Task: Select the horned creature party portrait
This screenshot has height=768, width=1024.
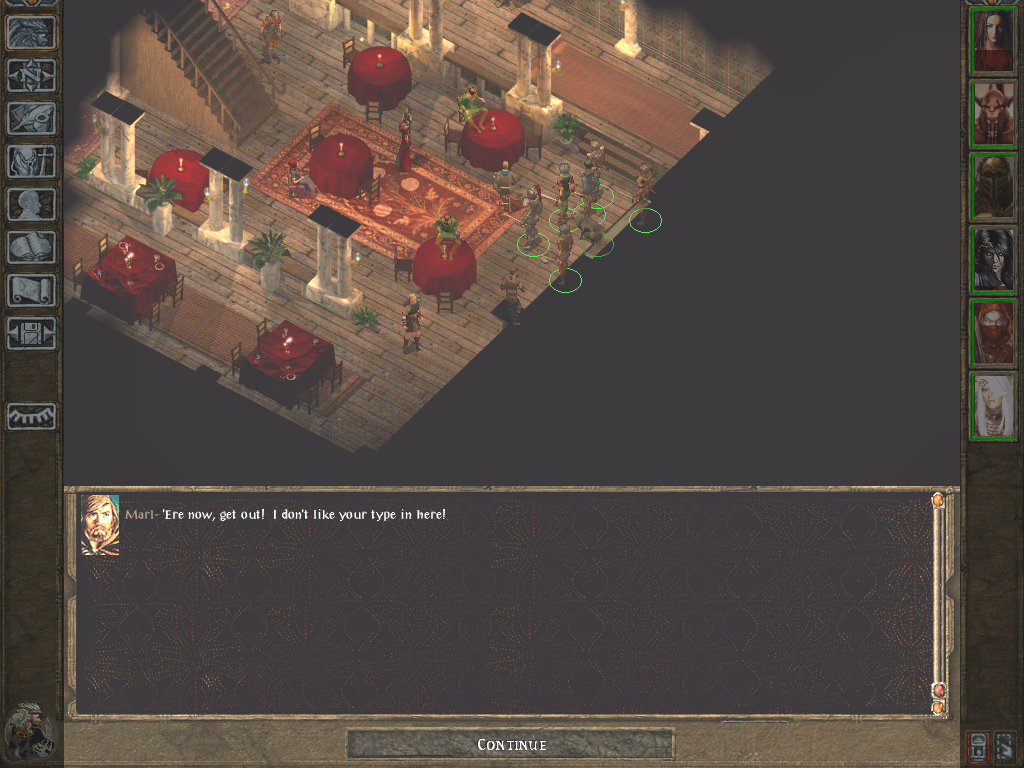Action: point(994,114)
